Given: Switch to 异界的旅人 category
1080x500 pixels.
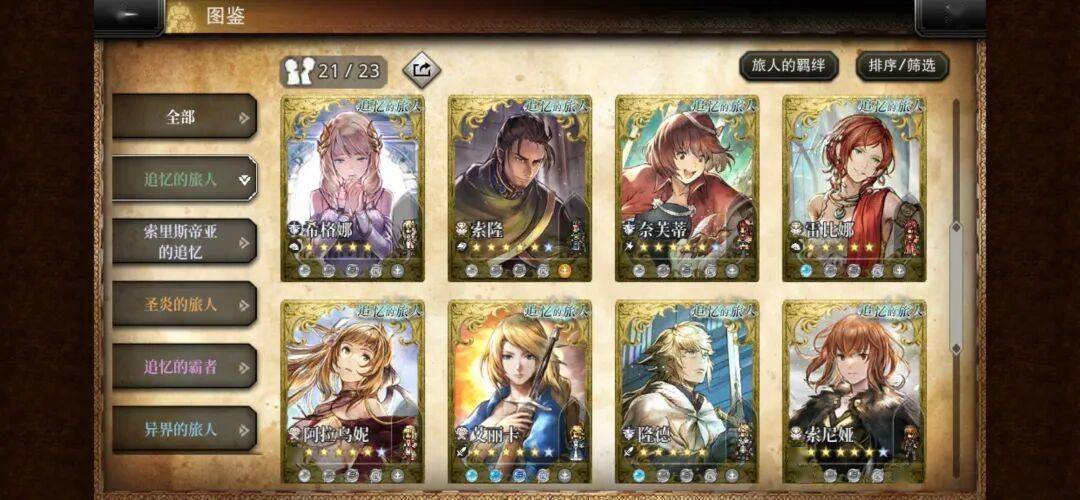Looking at the screenshot, I should click(184, 428).
